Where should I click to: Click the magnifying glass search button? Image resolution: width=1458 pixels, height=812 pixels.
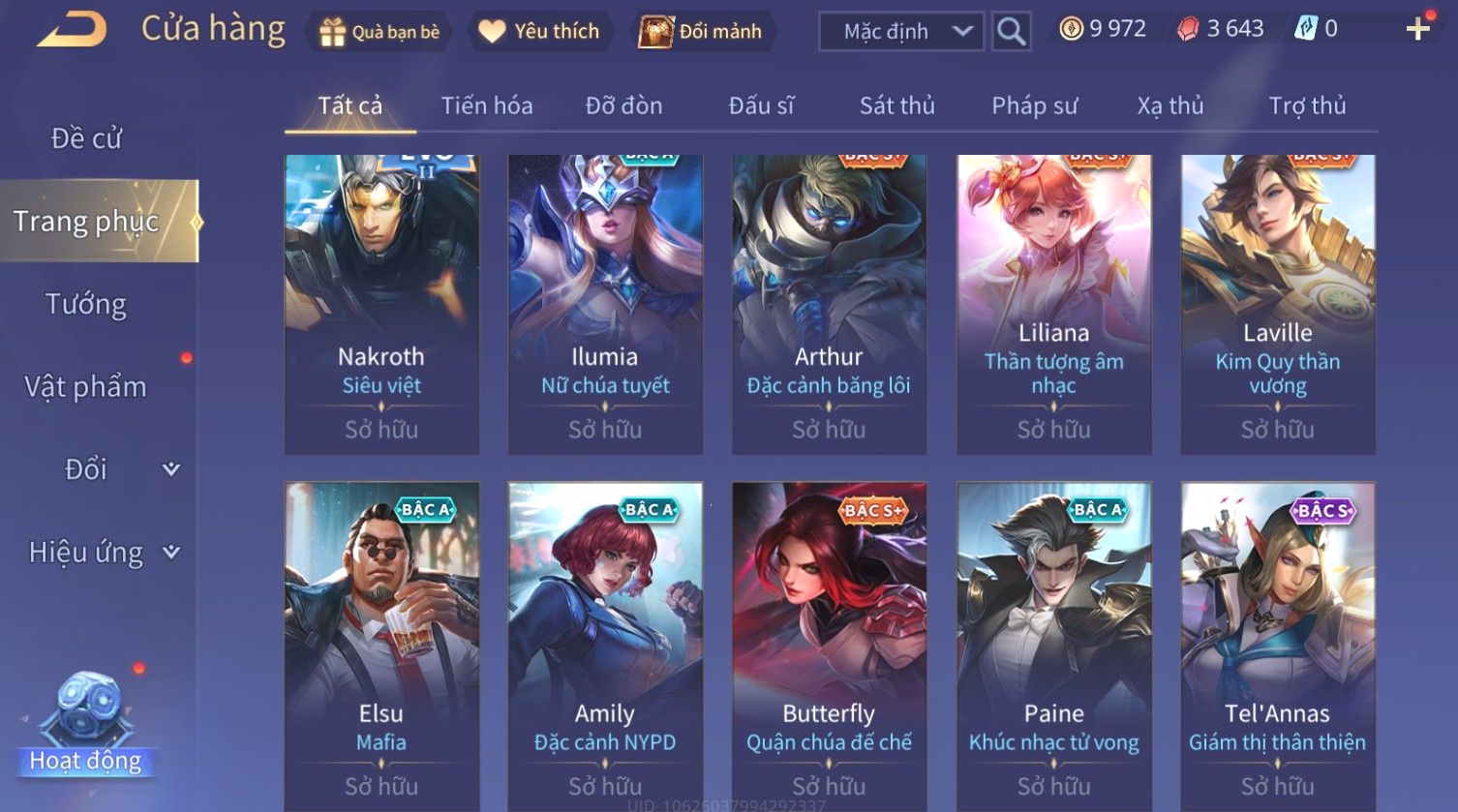point(1011,32)
